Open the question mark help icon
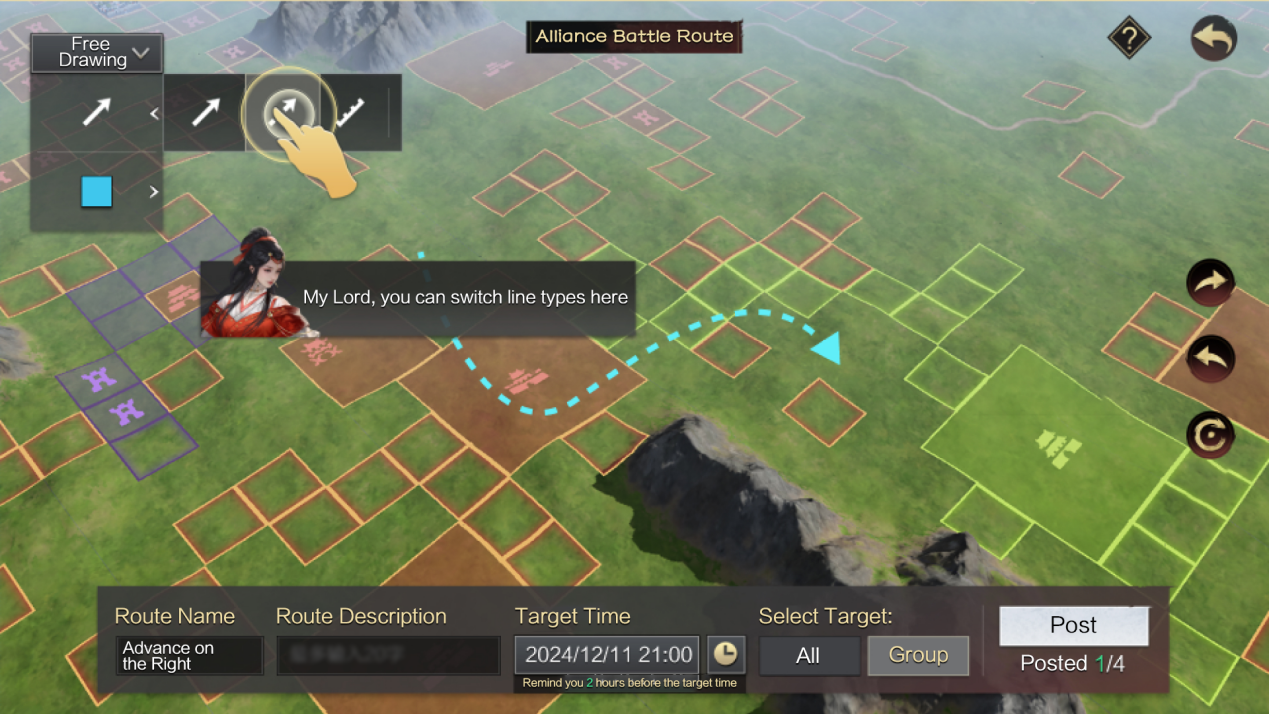This screenshot has width=1269, height=714. tap(1129, 39)
